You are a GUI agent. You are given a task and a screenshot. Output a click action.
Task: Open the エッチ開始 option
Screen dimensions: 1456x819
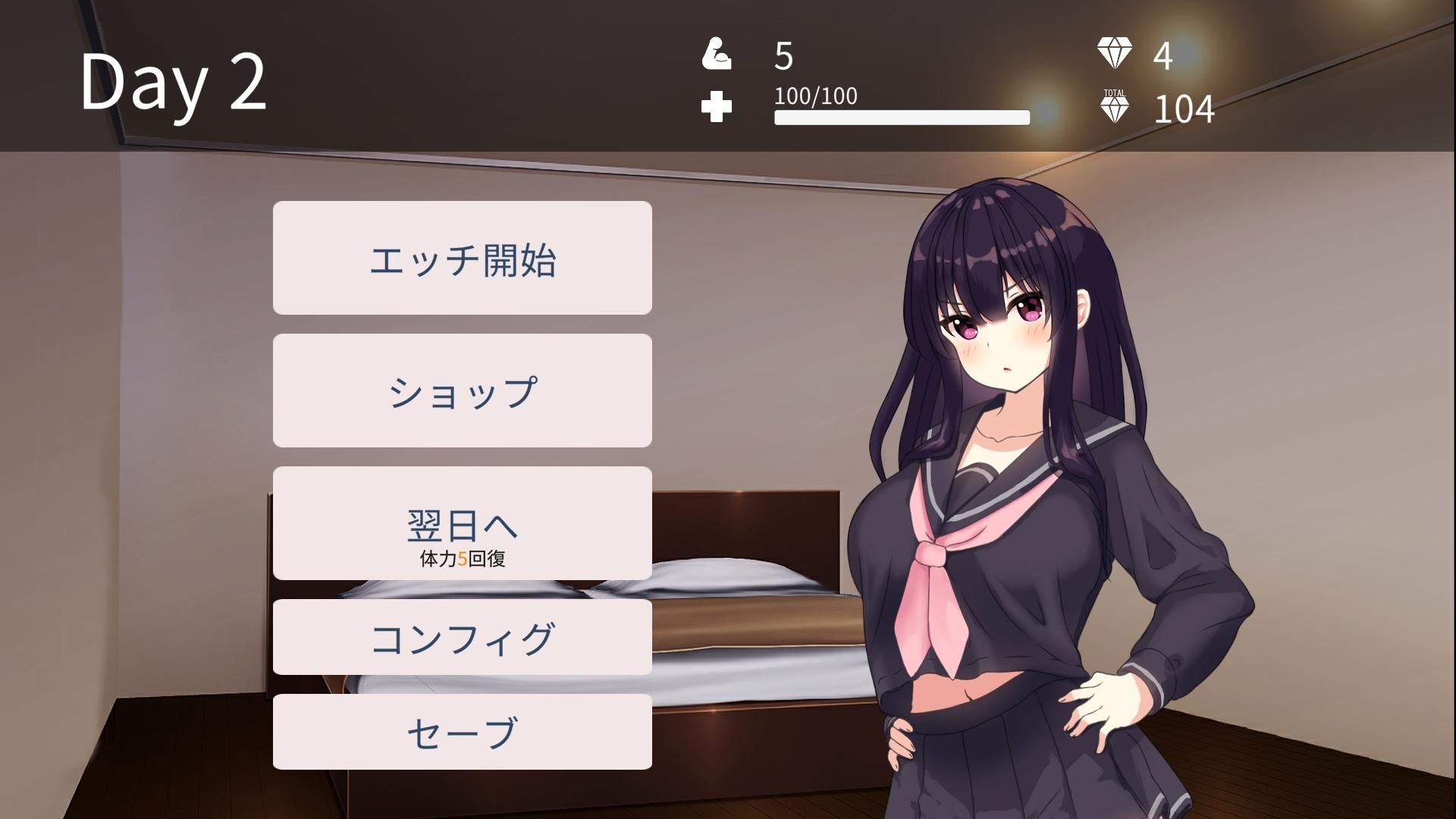click(x=463, y=258)
